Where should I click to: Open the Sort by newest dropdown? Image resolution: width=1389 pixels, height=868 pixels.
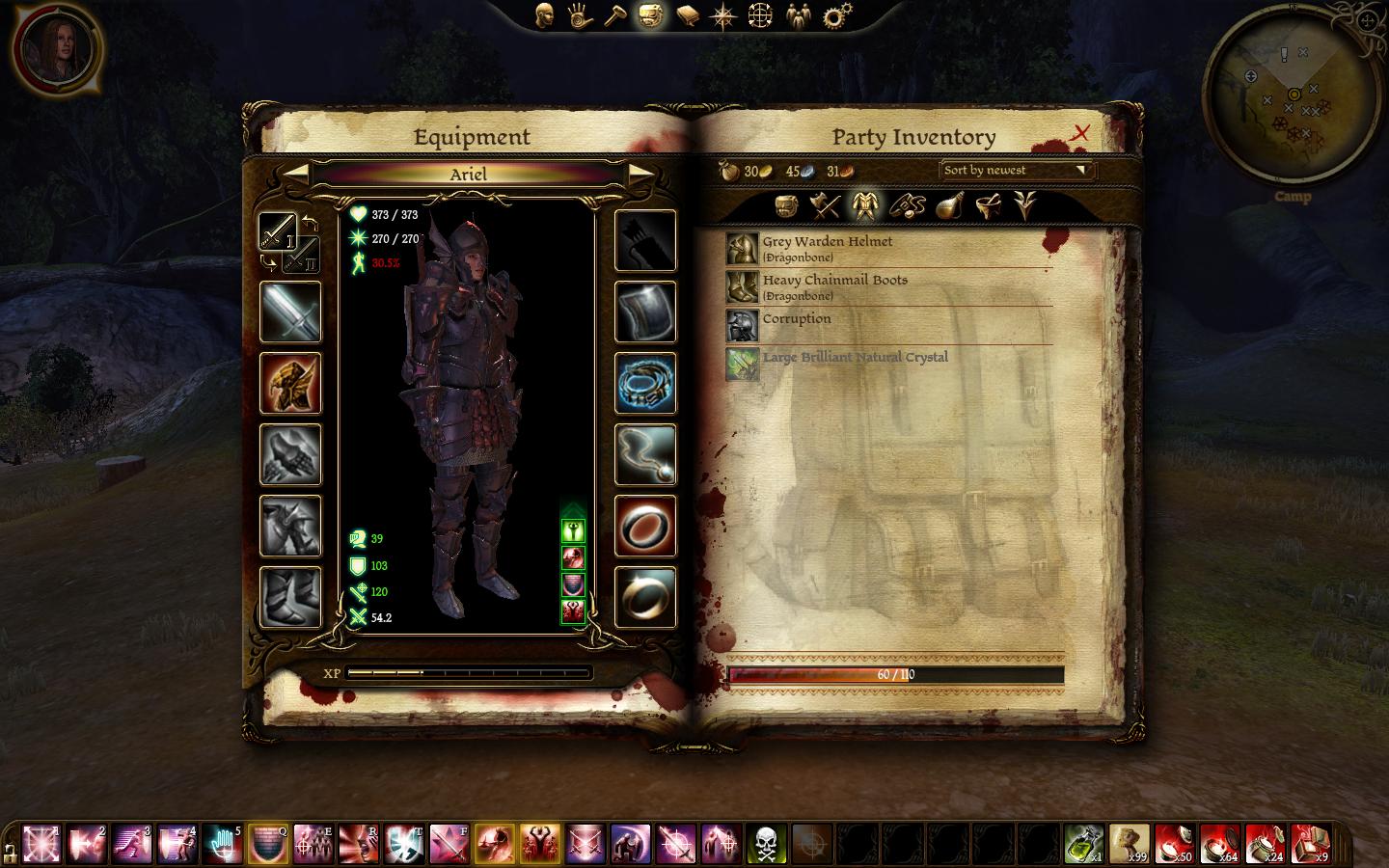click(1017, 171)
